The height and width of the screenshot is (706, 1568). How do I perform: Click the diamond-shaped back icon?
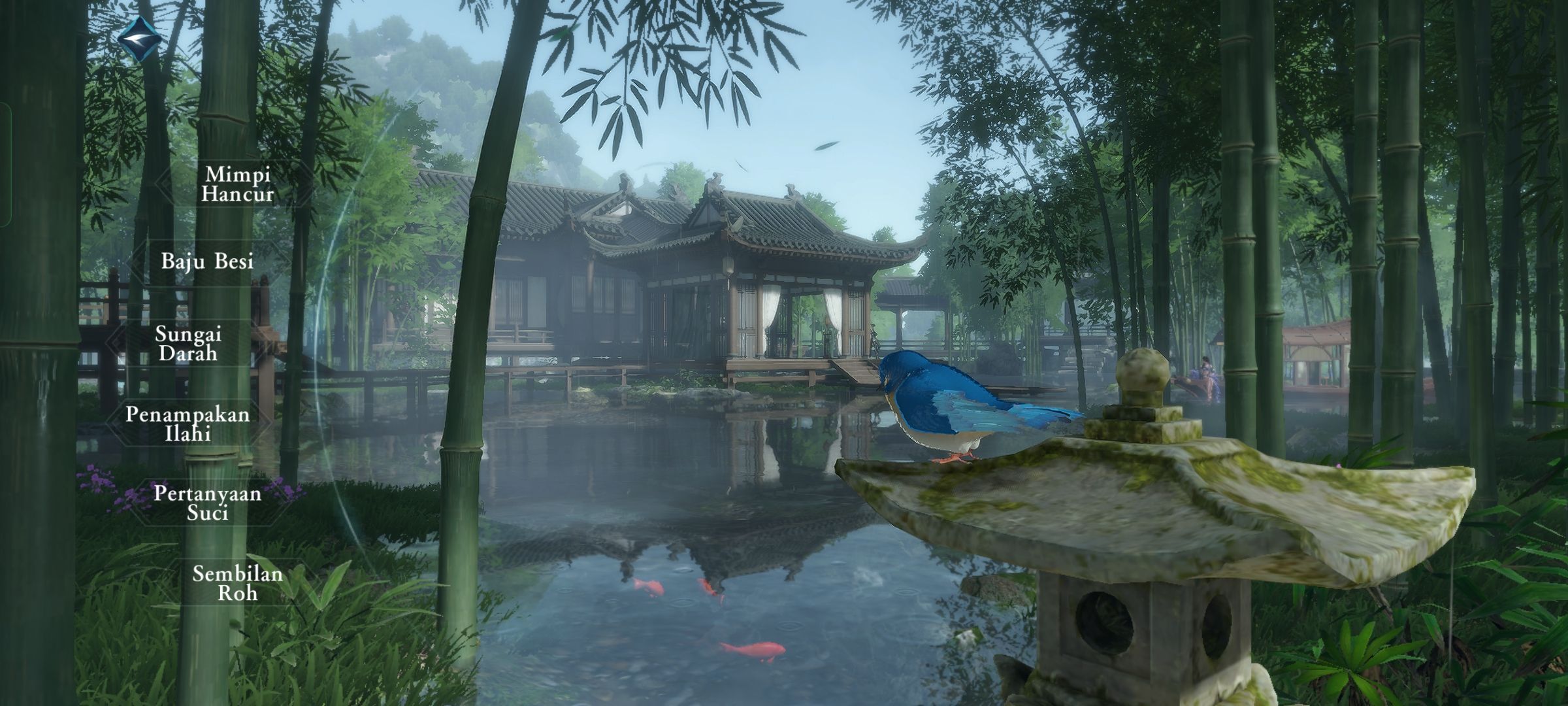pos(139,39)
